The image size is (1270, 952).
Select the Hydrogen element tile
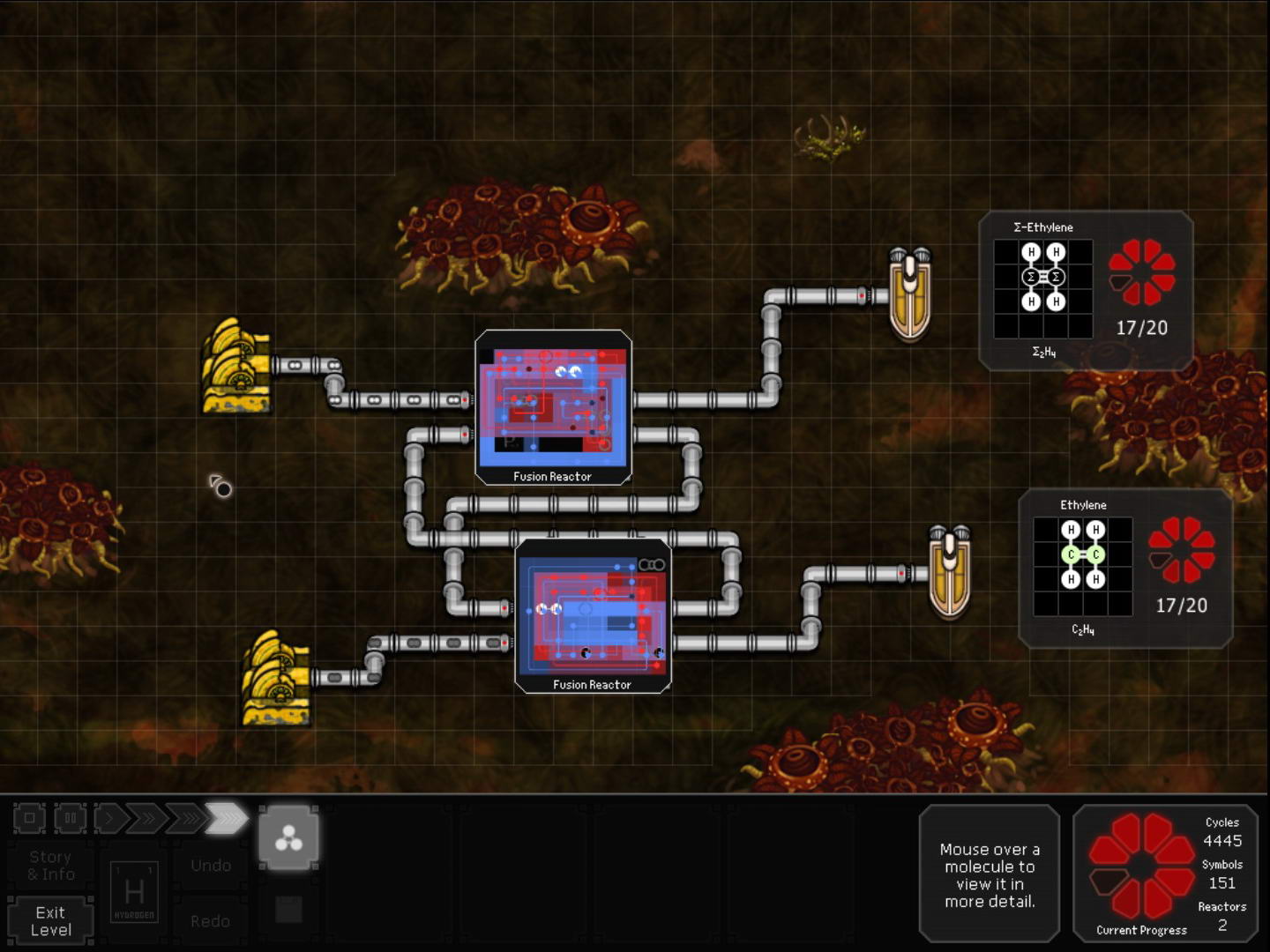[134, 892]
